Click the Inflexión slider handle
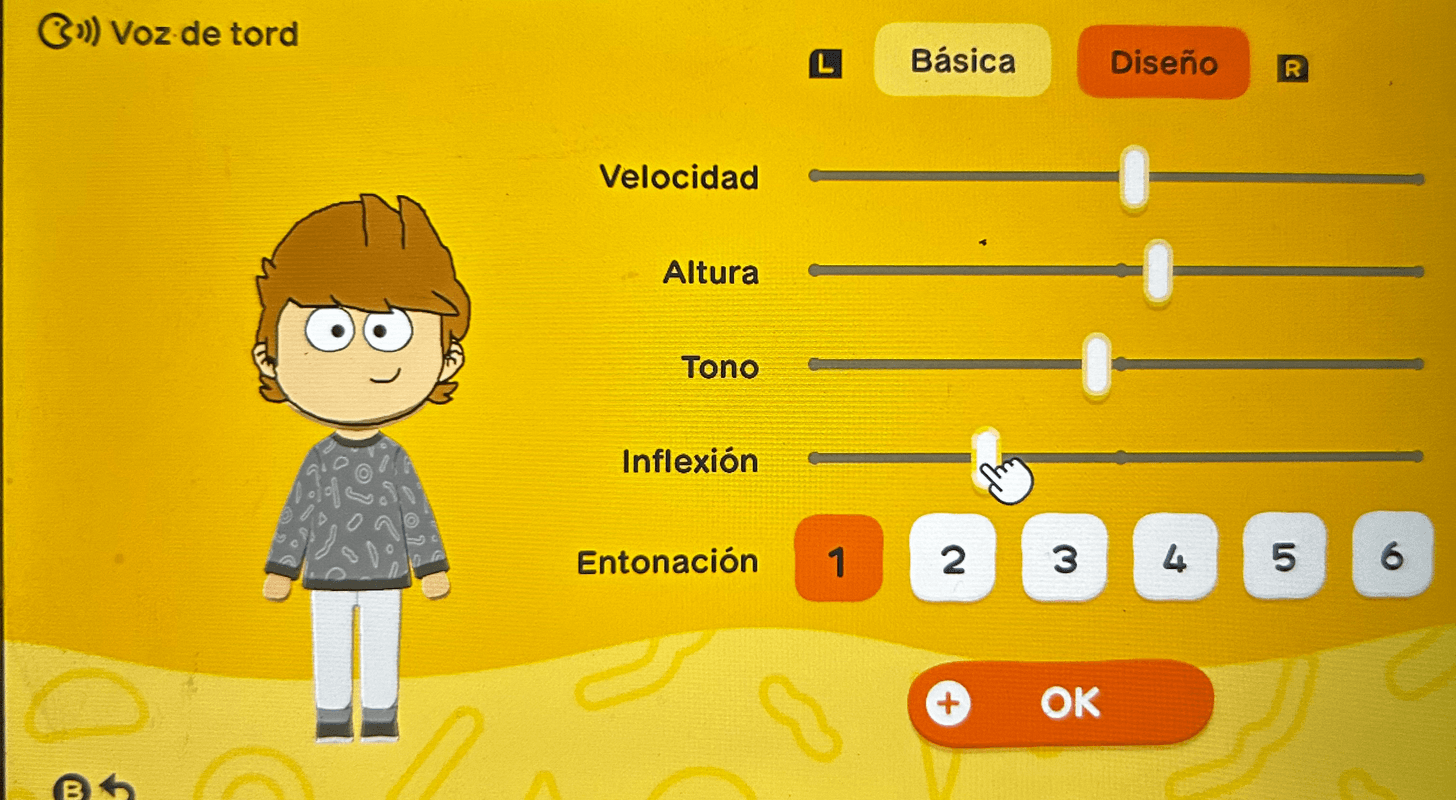 point(988,457)
